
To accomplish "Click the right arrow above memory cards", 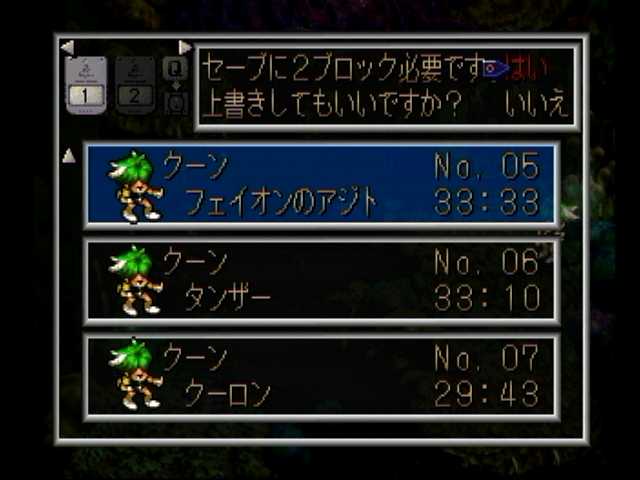I will 184,47.
